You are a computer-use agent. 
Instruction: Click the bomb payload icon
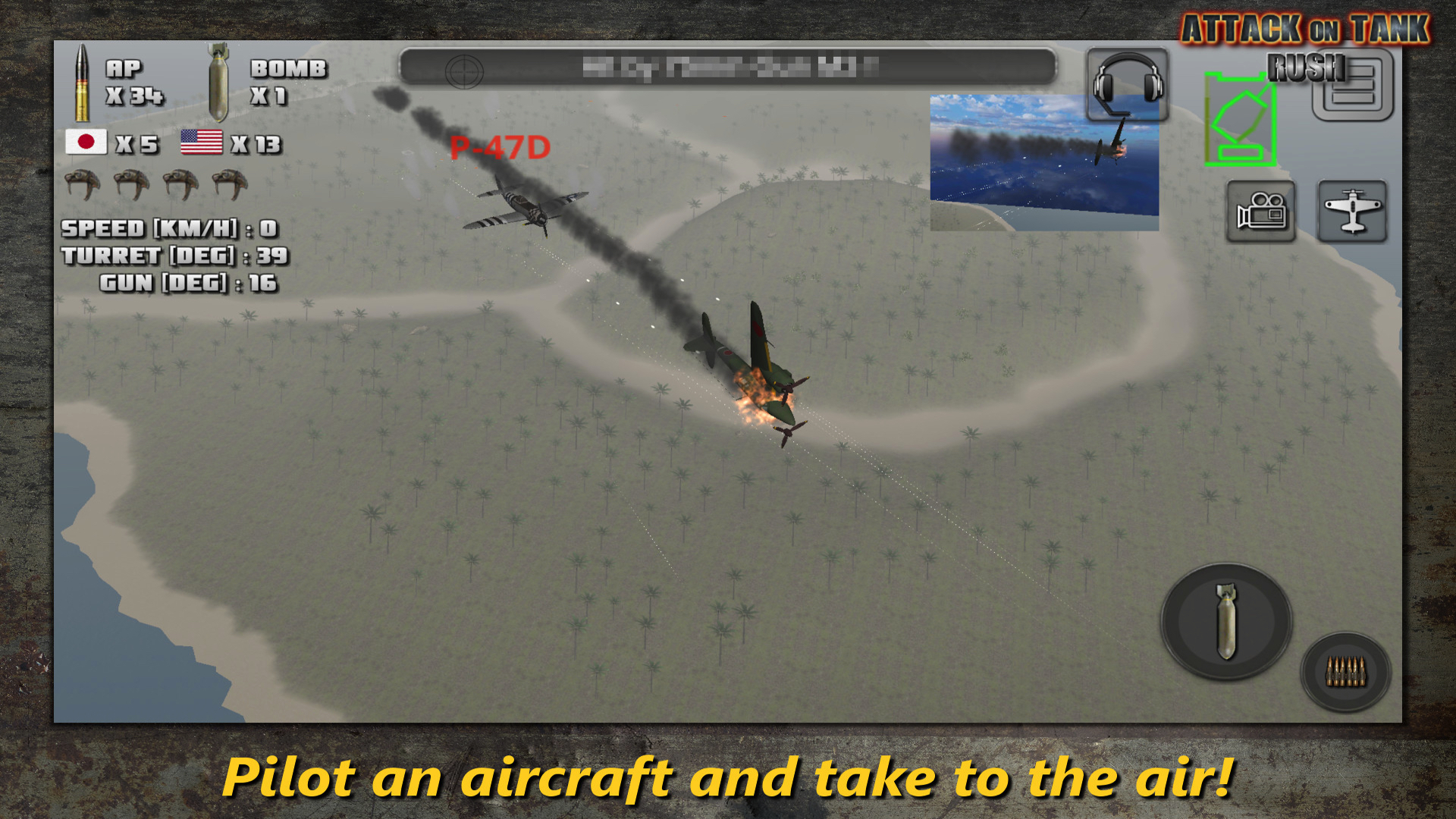[x=218, y=82]
